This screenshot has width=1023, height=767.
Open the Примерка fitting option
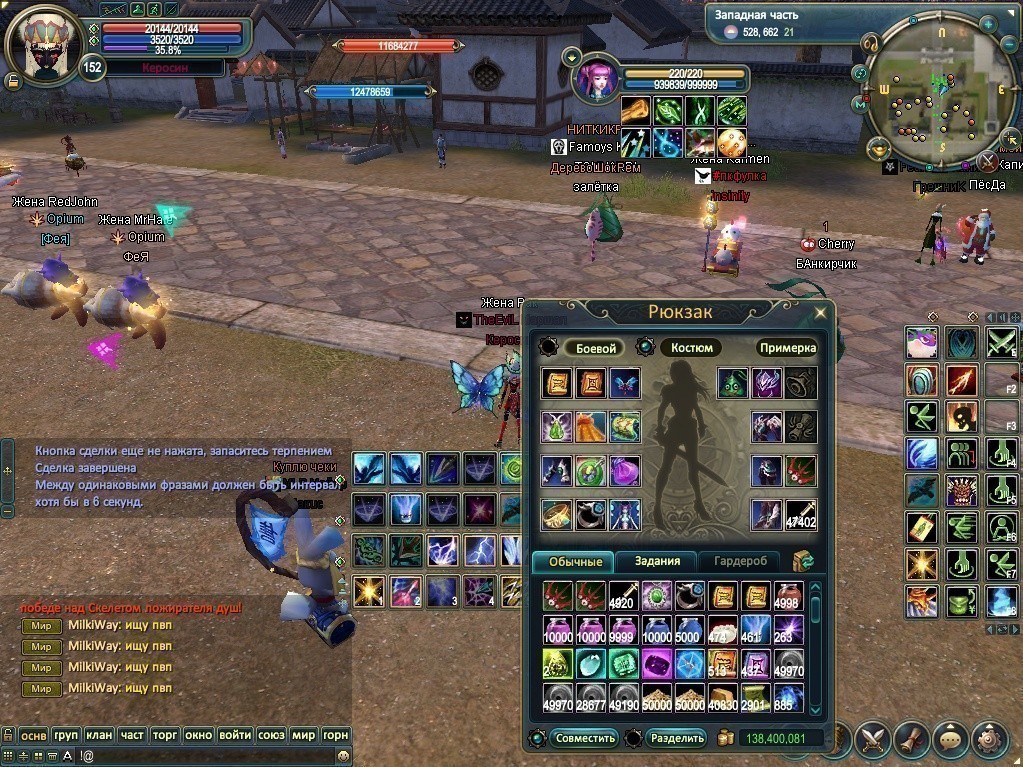pos(788,348)
